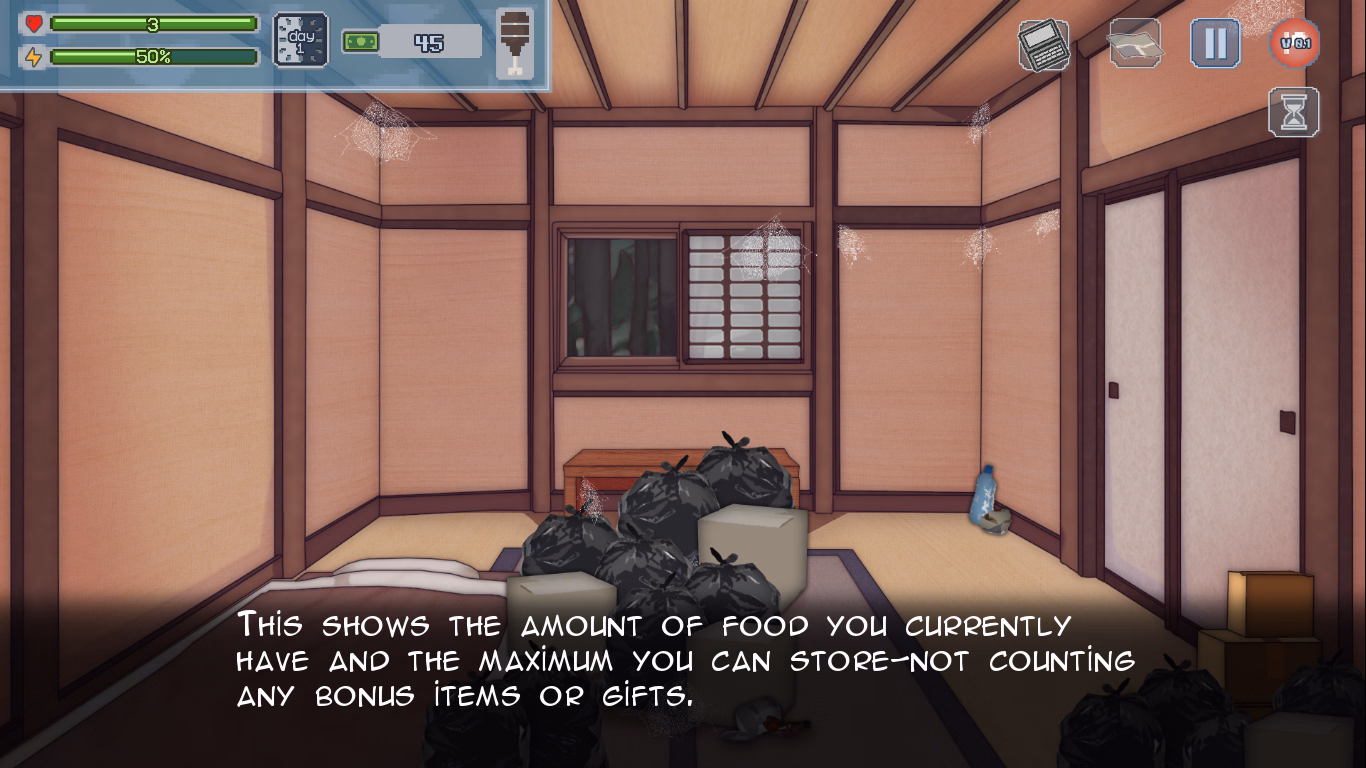
Task: Click the hourglass time-skip button
Action: pos(1294,112)
